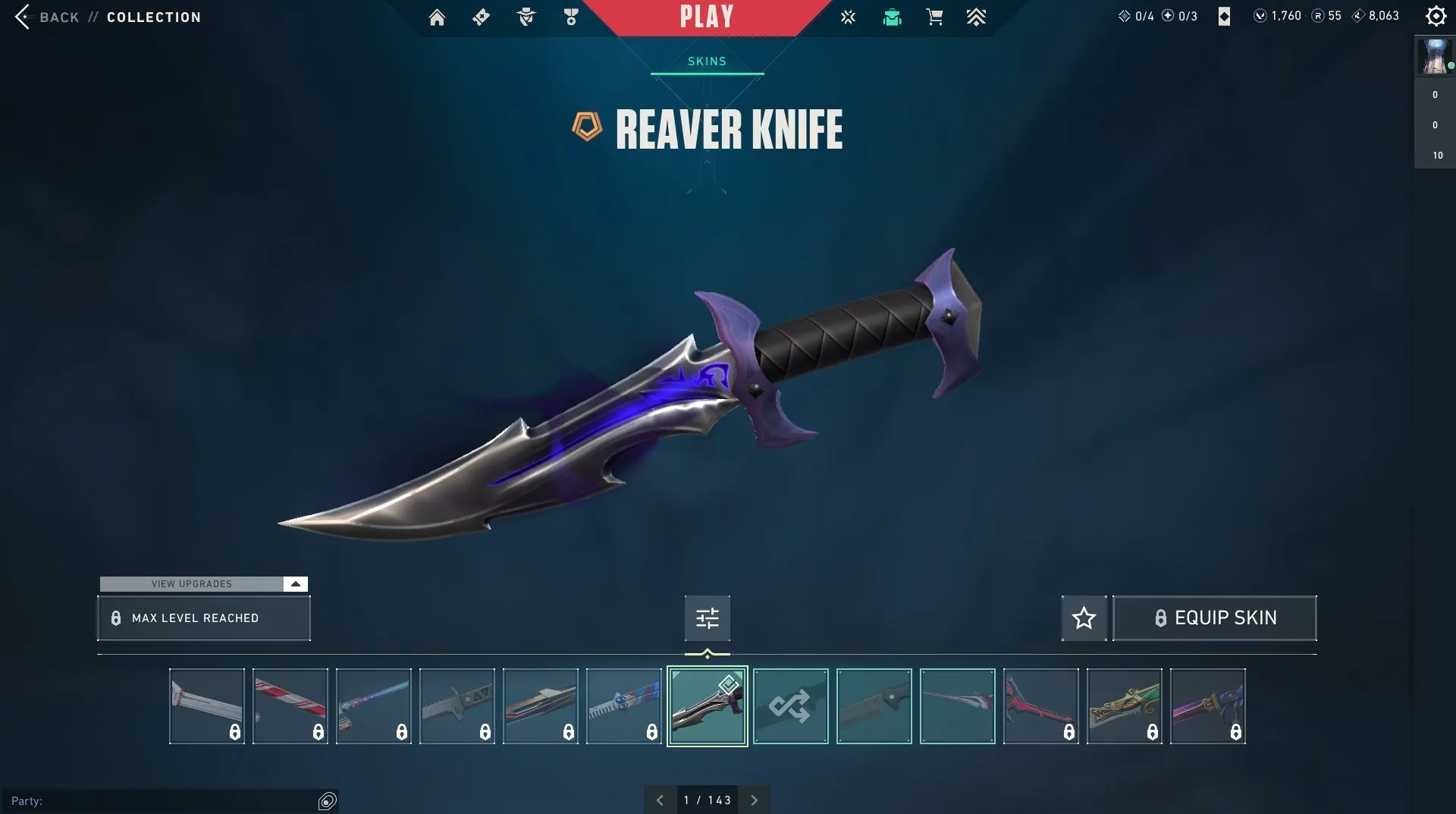Select the SKINS tab label
This screenshot has height=814, width=1456.
pyautogui.click(x=705, y=61)
